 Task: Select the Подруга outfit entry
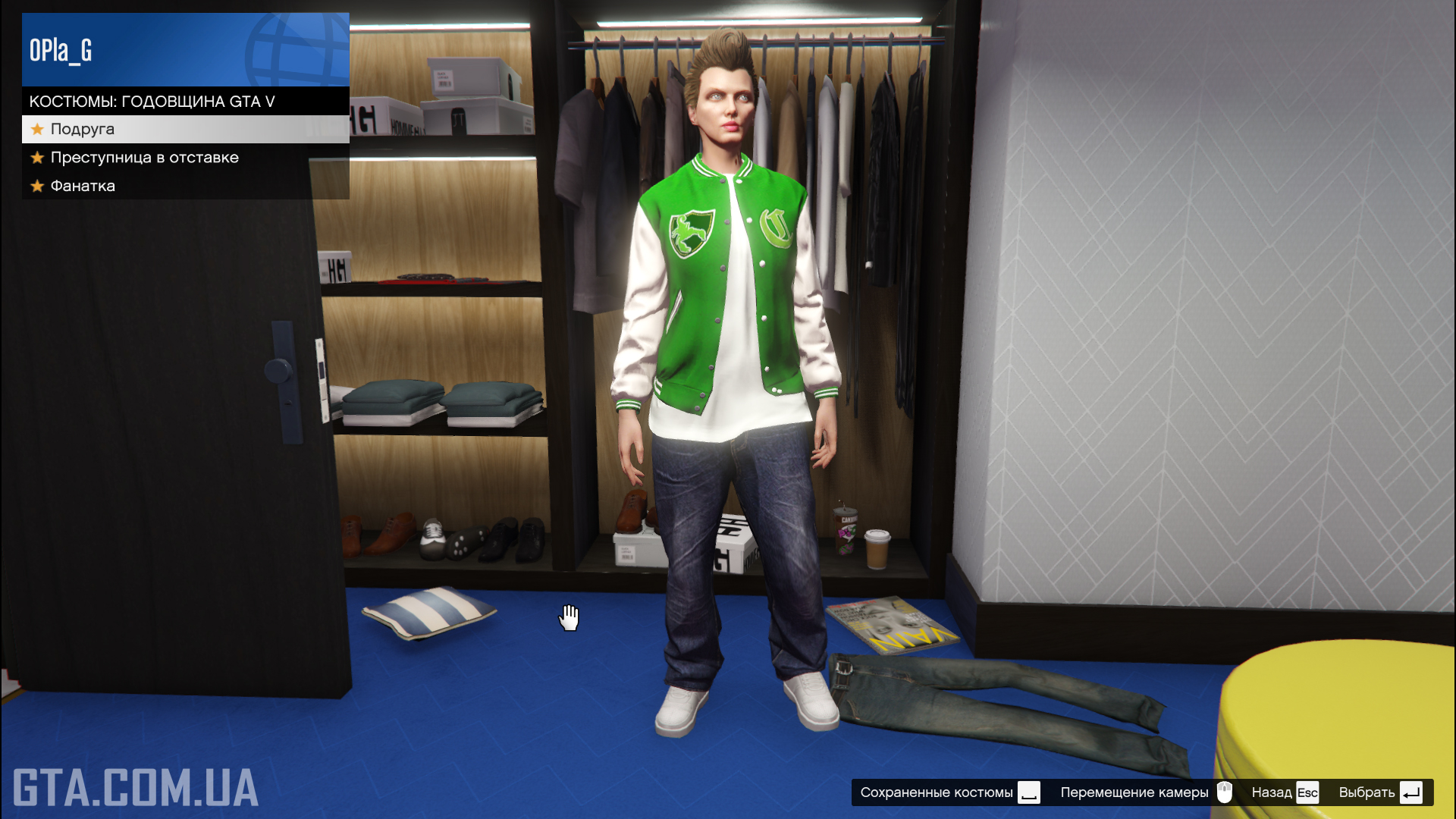(x=185, y=129)
